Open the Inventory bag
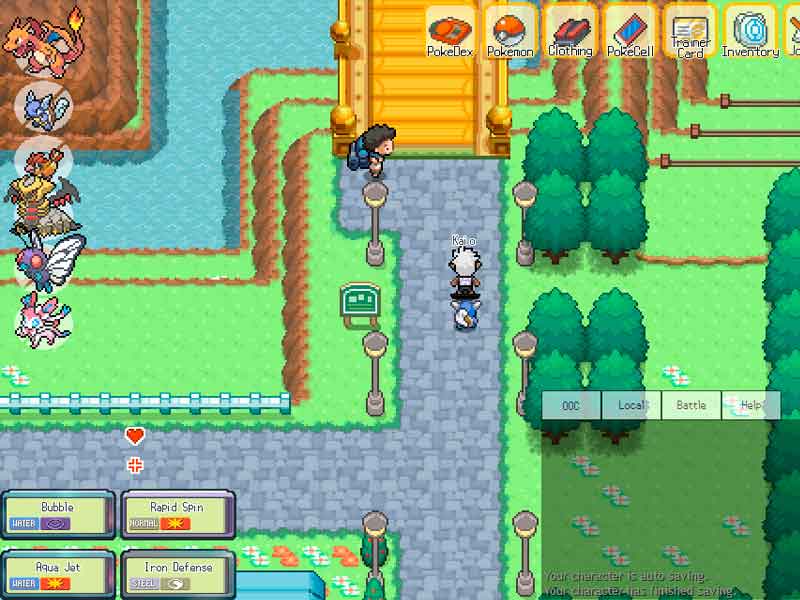The image size is (800, 600). pyautogui.click(x=750, y=31)
